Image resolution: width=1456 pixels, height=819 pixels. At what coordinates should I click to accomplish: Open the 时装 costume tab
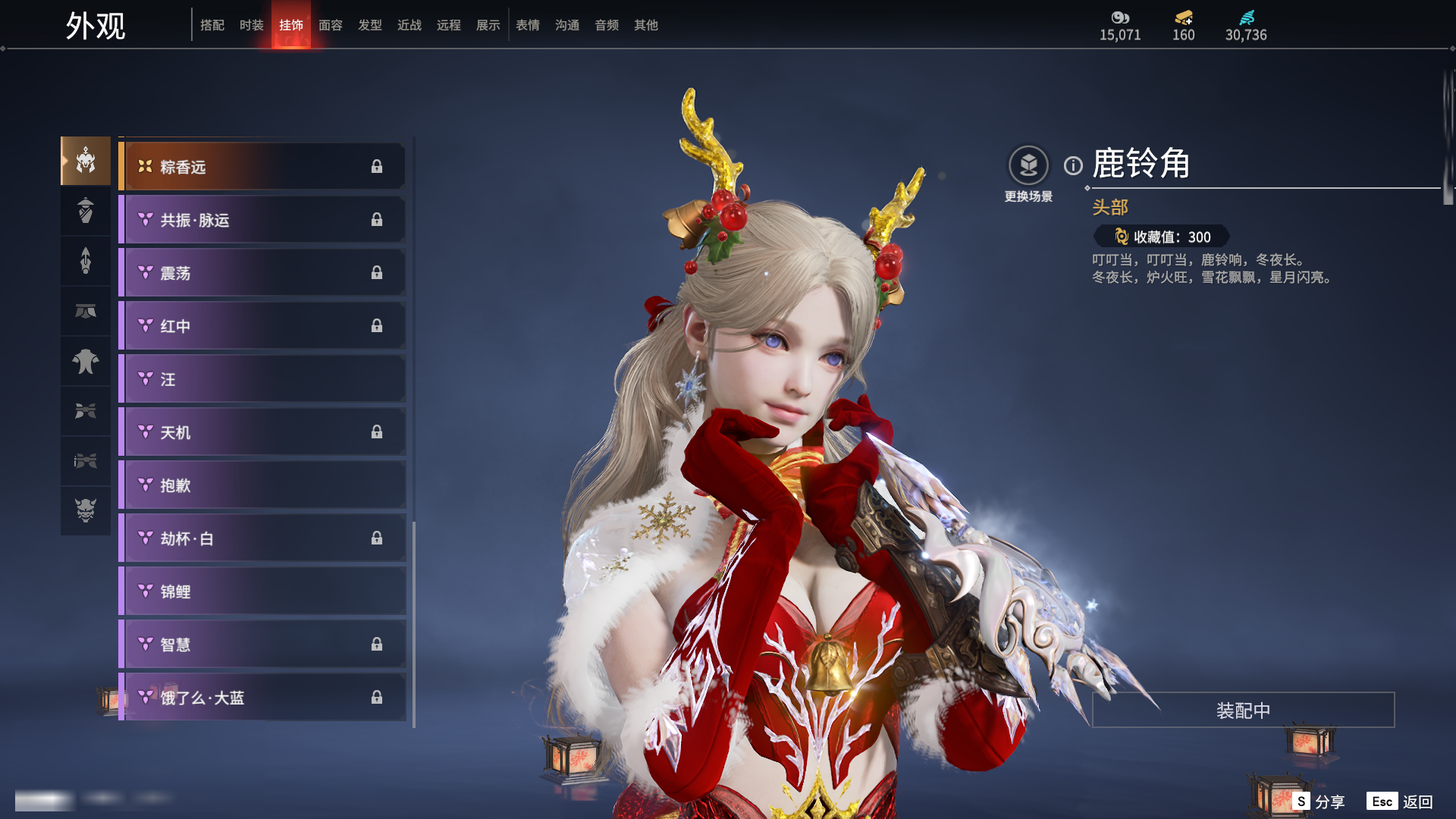pos(252,25)
